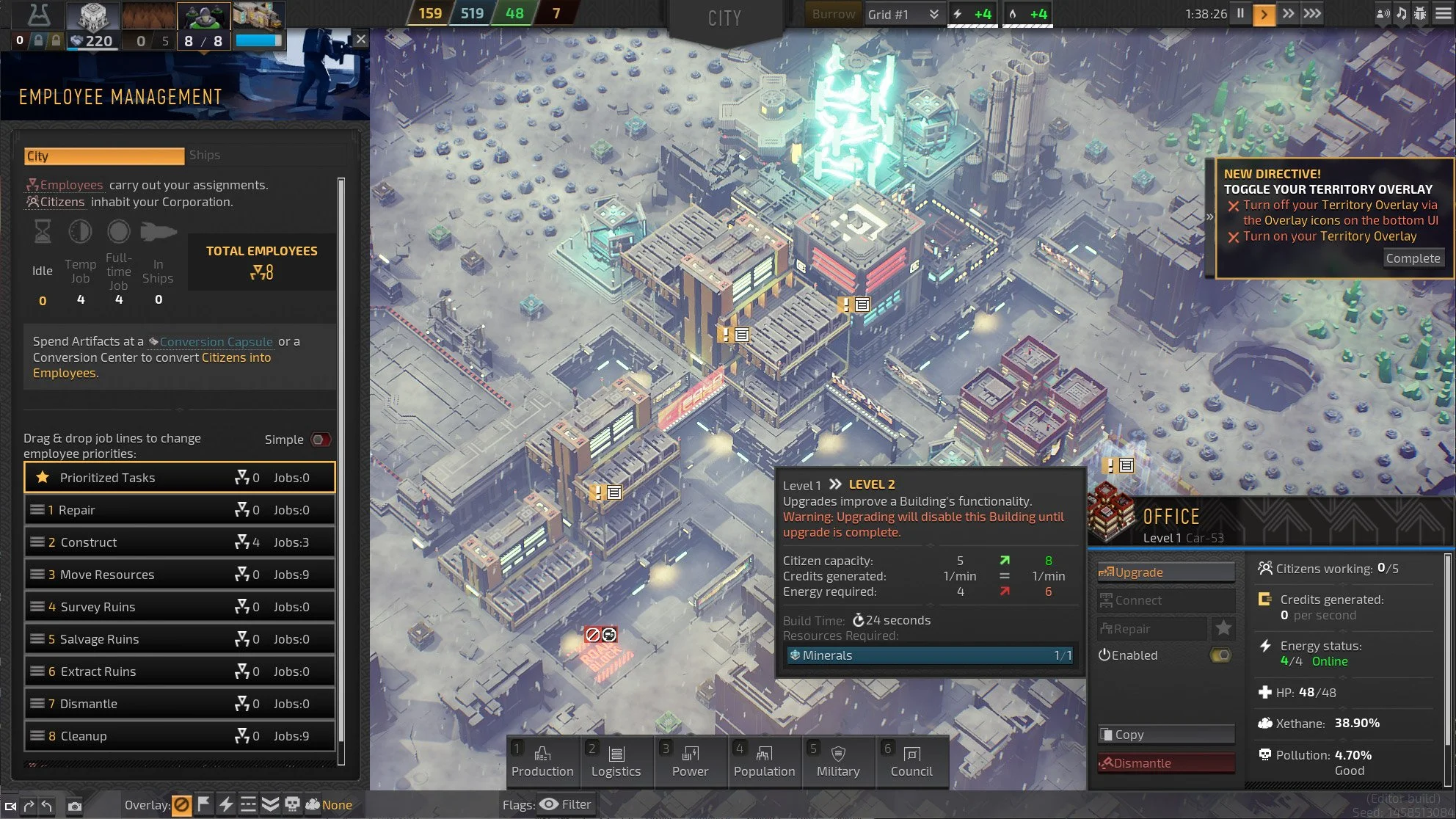Switch to the Ships tab
The width and height of the screenshot is (1456, 819).
[x=205, y=156]
